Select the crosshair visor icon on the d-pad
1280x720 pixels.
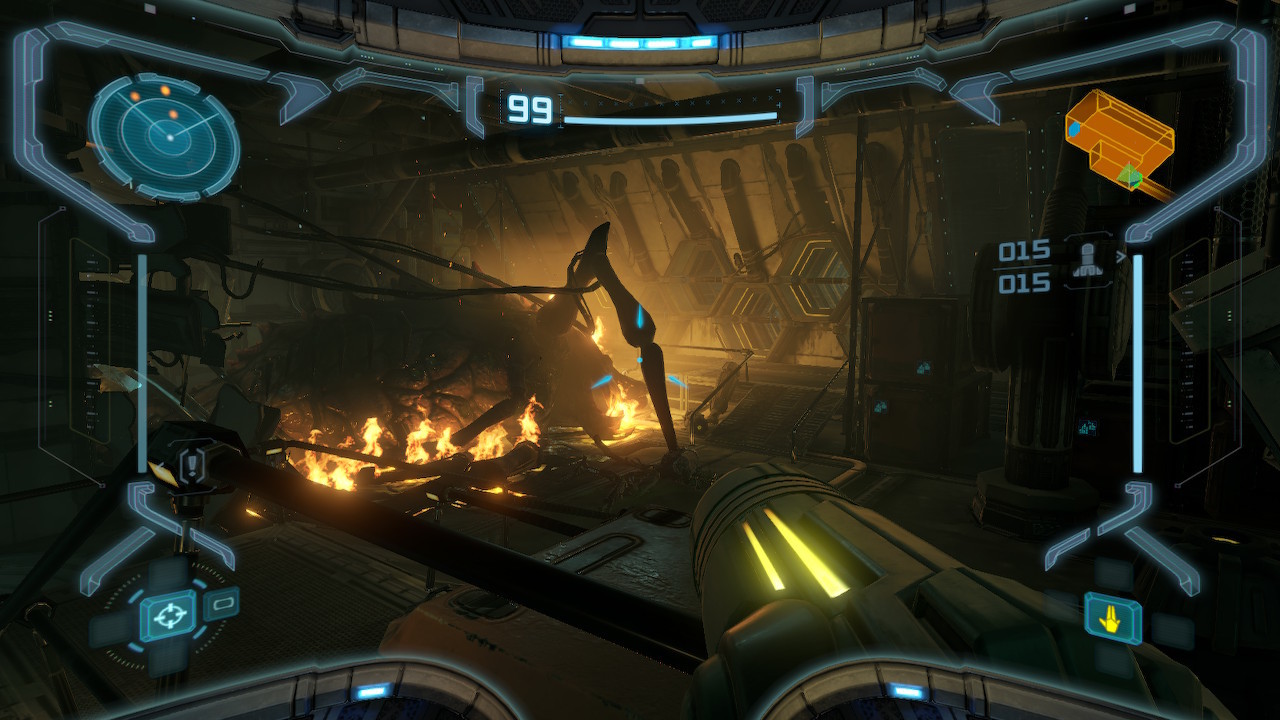(169, 614)
